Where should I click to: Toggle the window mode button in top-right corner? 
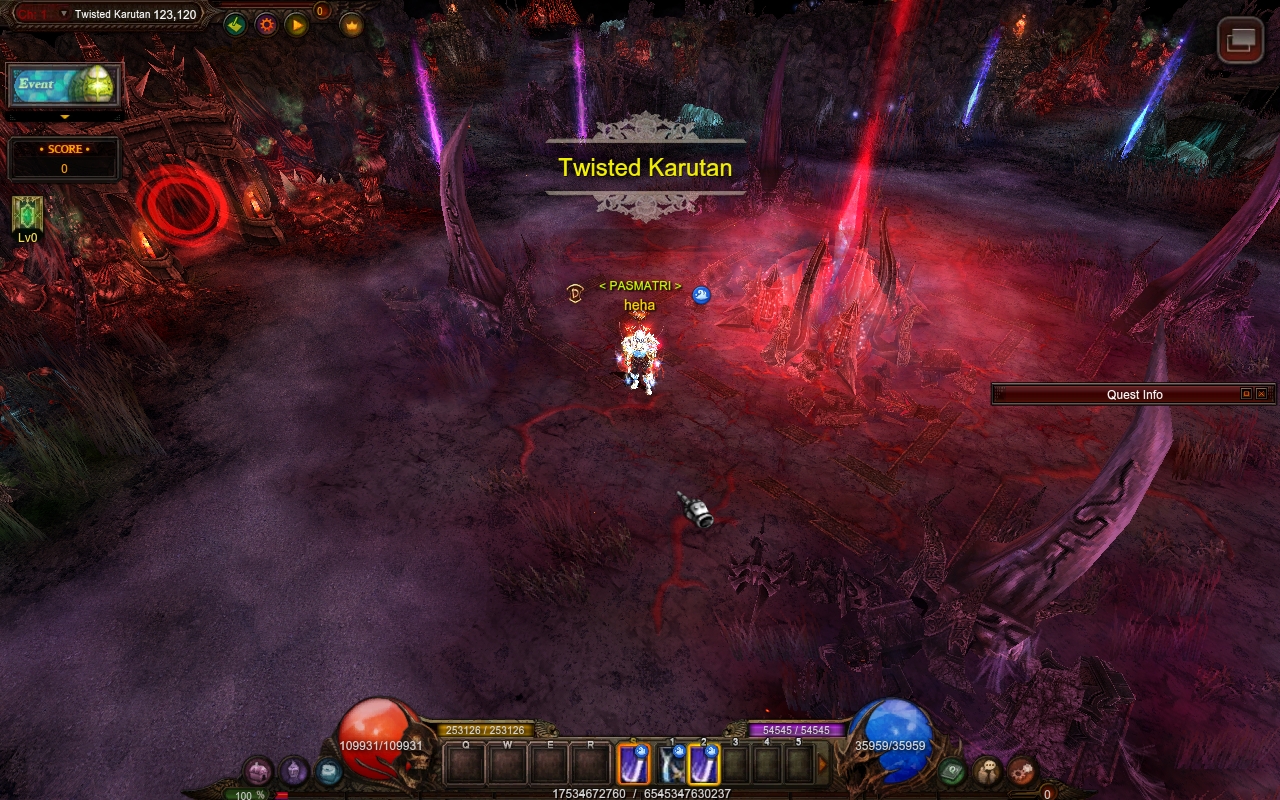1240,40
